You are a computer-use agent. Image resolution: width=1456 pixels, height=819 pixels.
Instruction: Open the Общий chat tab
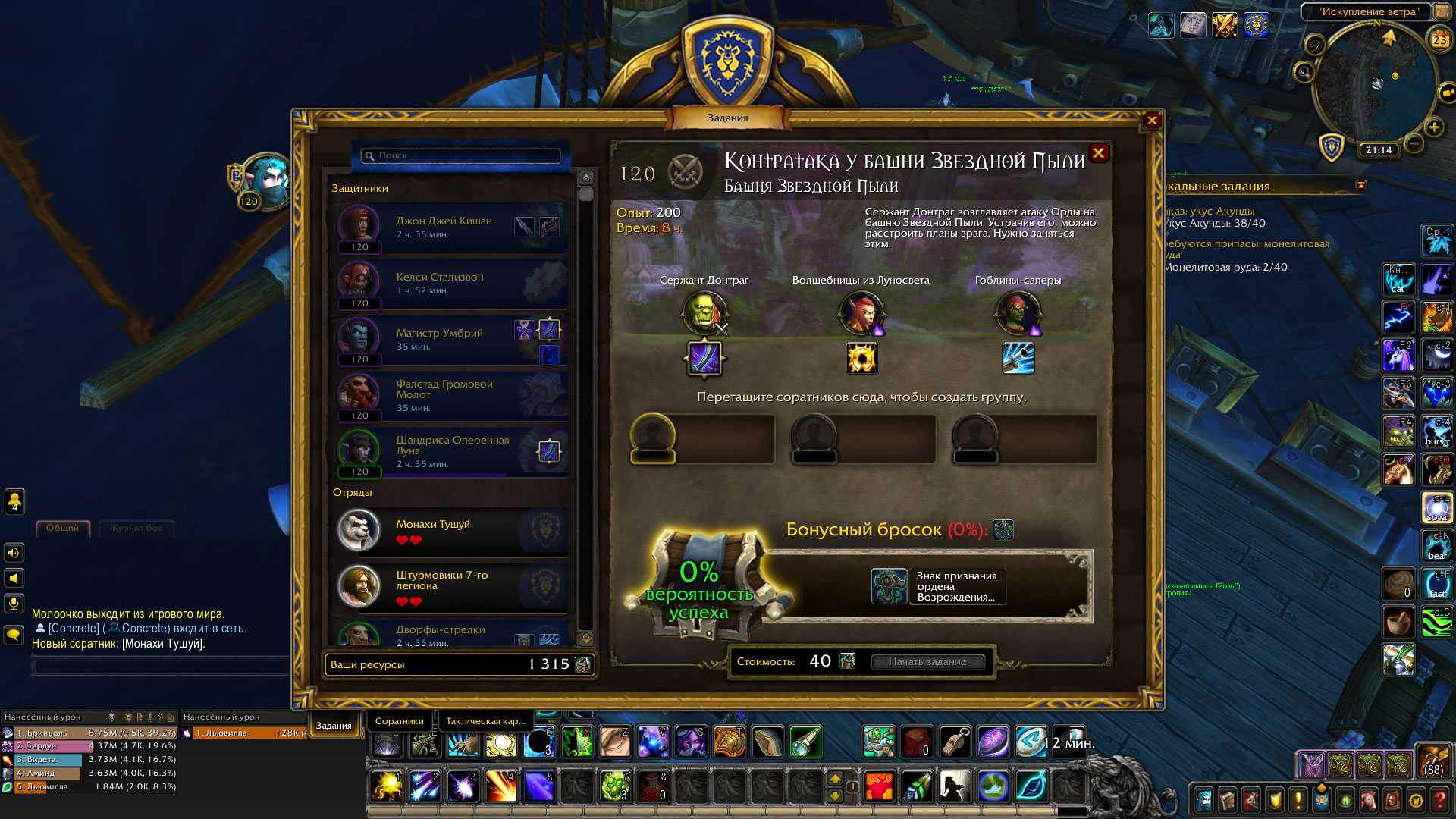[62, 528]
